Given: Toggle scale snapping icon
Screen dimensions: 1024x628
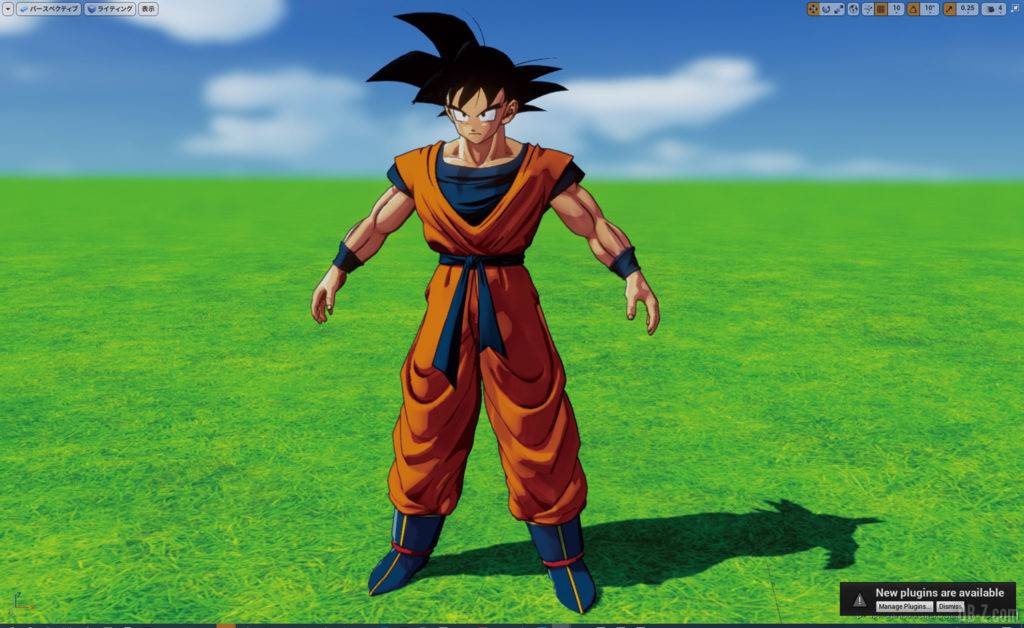Looking at the screenshot, I should pos(949,9).
